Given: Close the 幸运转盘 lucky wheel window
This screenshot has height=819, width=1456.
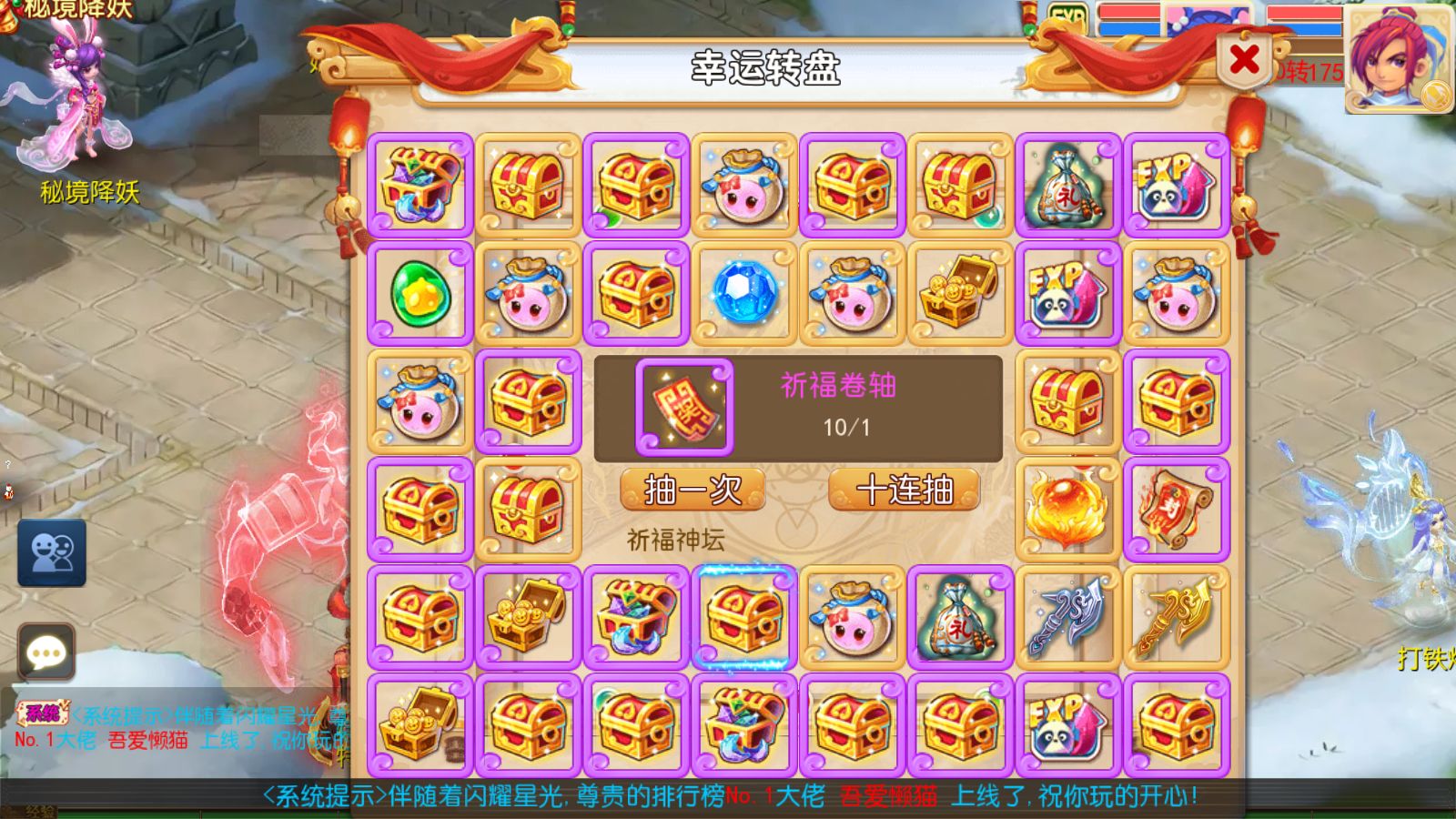Looking at the screenshot, I should point(1243,59).
